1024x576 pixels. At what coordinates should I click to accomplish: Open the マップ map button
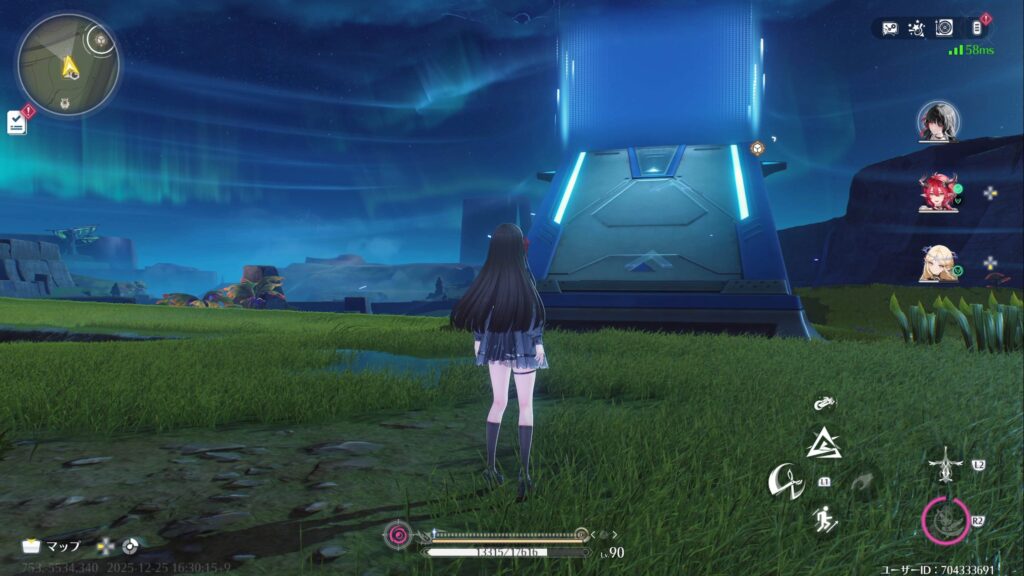(51, 547)
